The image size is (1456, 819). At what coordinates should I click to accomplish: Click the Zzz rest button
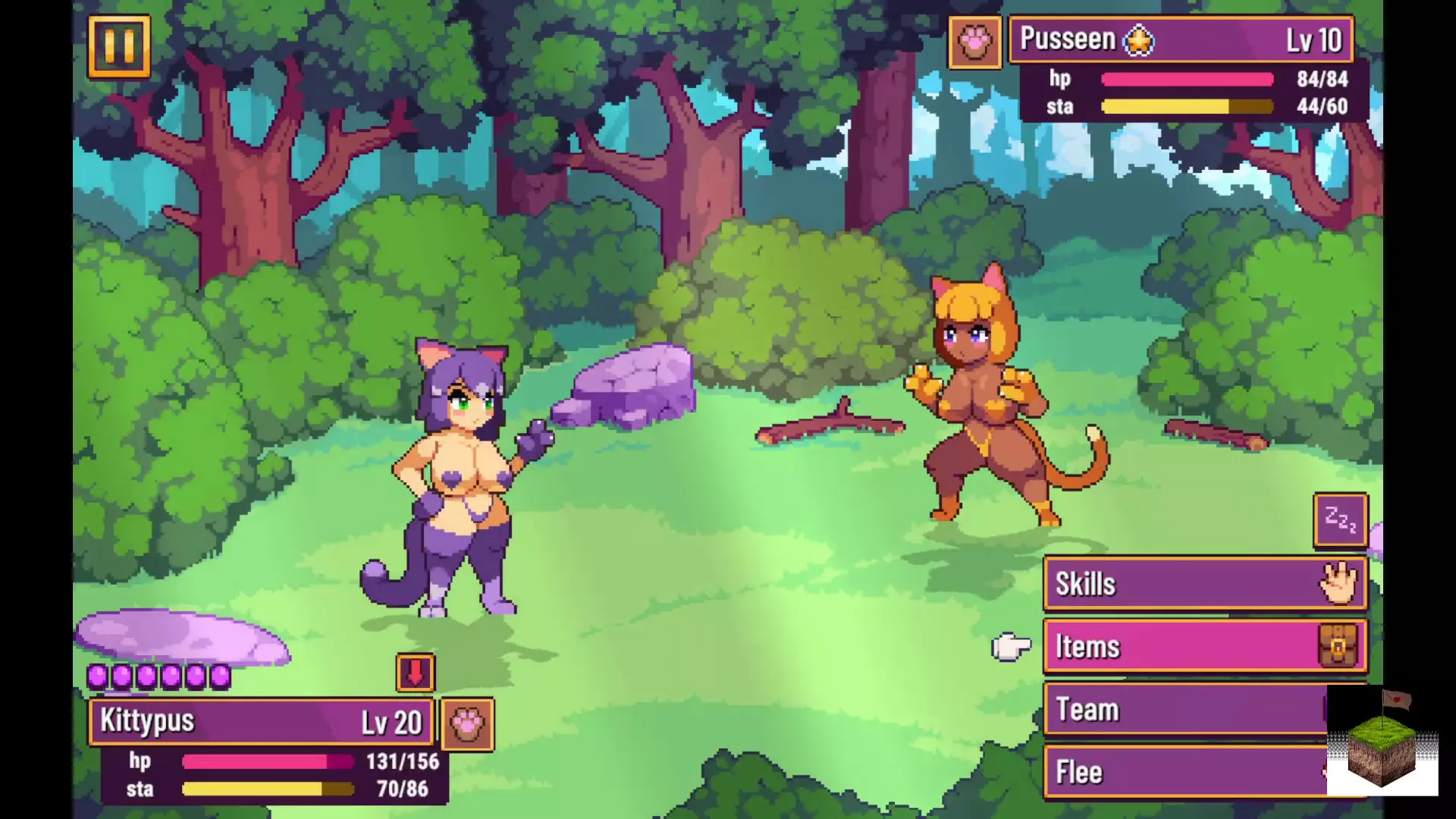(x=1340, y=520)
